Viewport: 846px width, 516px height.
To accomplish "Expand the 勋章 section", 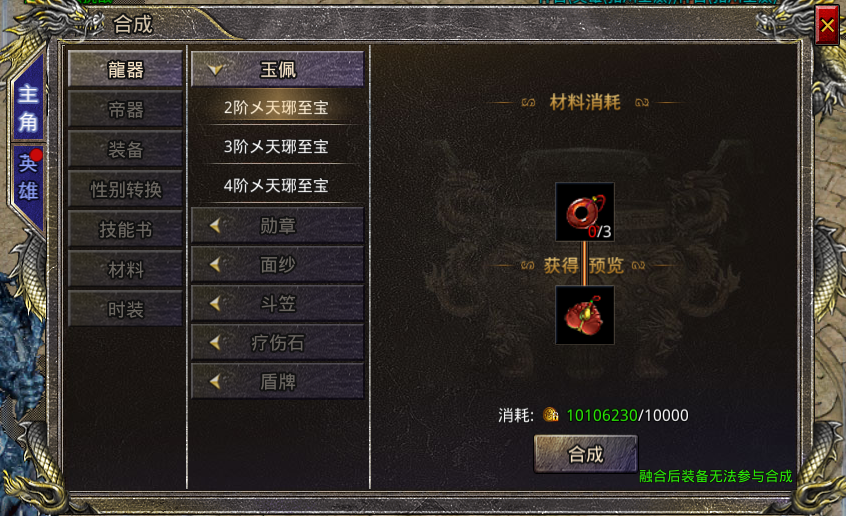I will click(277, 225).
